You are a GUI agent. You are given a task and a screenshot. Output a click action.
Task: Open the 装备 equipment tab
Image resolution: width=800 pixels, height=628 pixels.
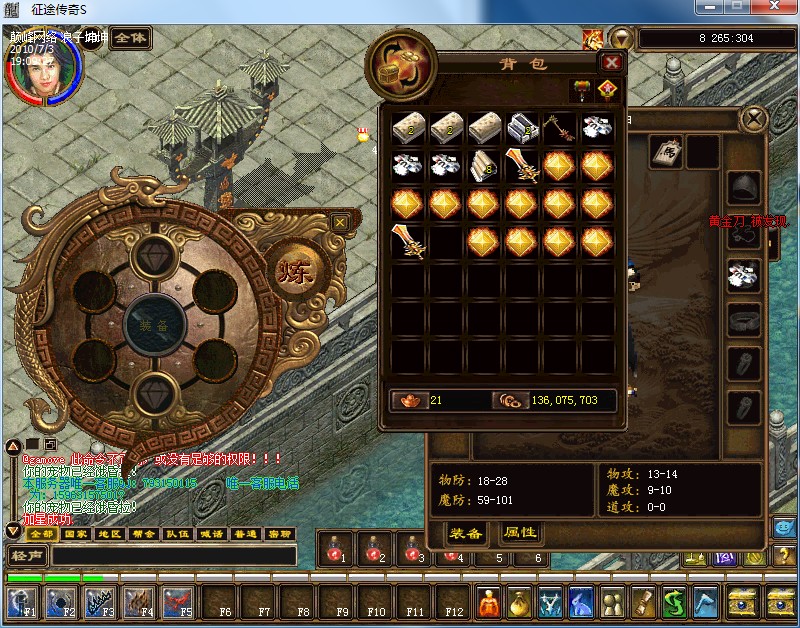(466, 533)
